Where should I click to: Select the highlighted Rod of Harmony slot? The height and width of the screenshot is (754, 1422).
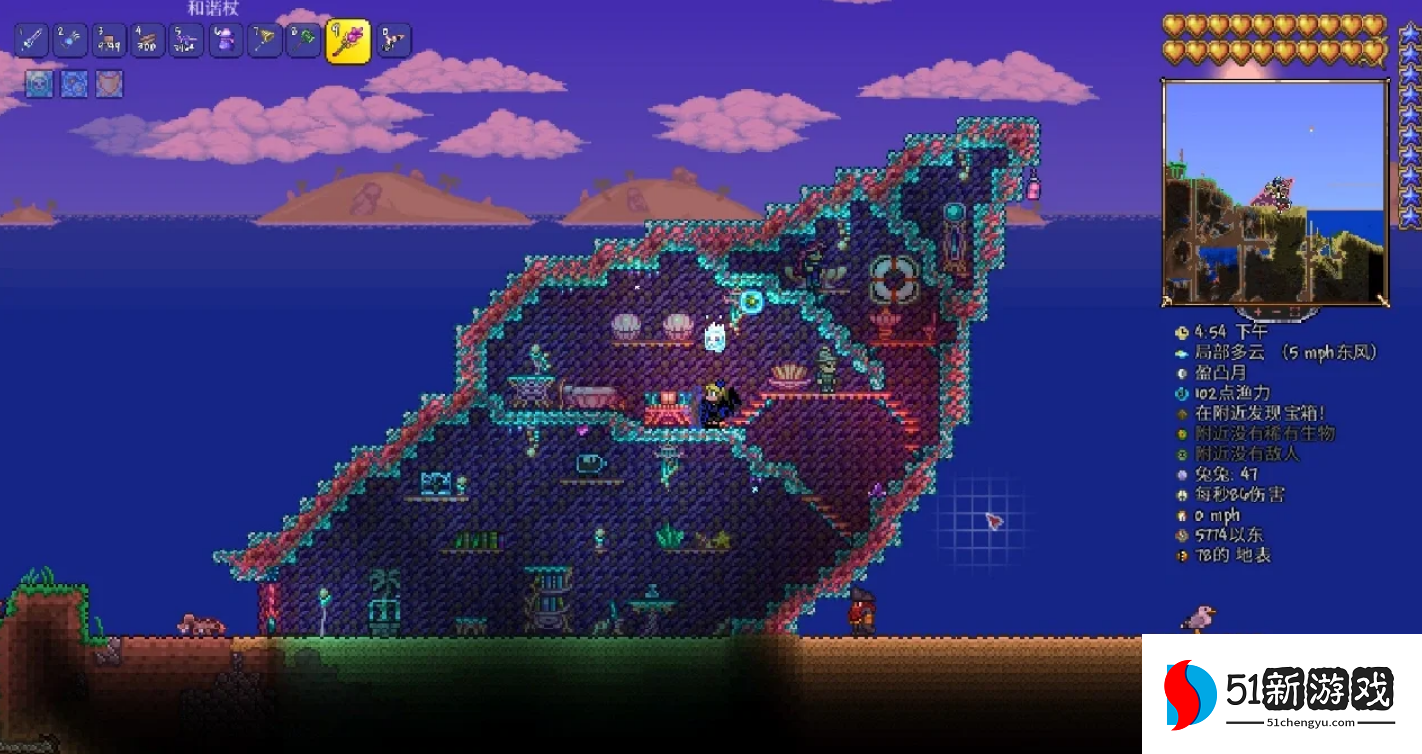pyautogui.click(x=348, y=41)
